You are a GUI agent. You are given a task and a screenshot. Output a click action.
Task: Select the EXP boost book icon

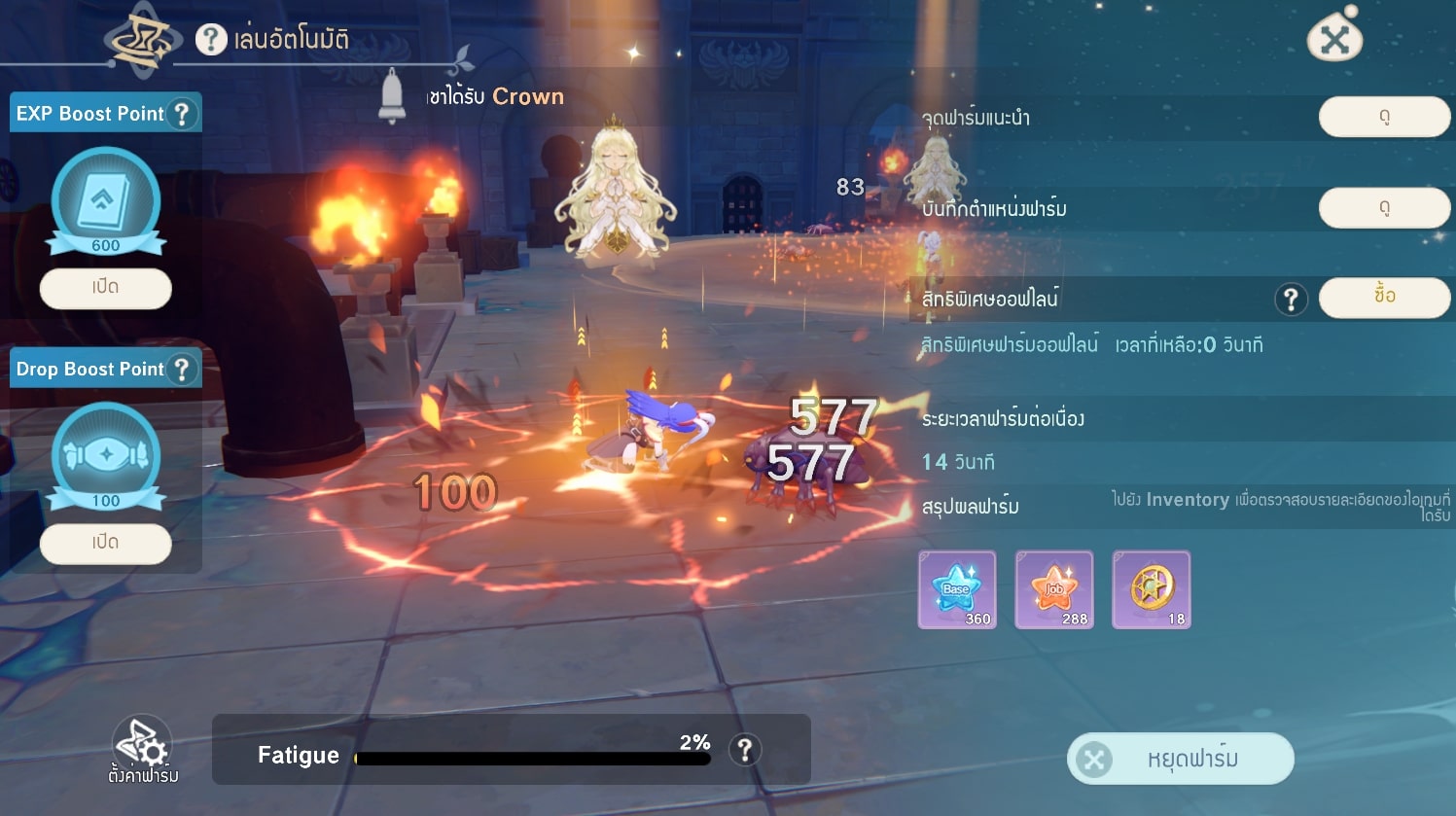(105, 201)
